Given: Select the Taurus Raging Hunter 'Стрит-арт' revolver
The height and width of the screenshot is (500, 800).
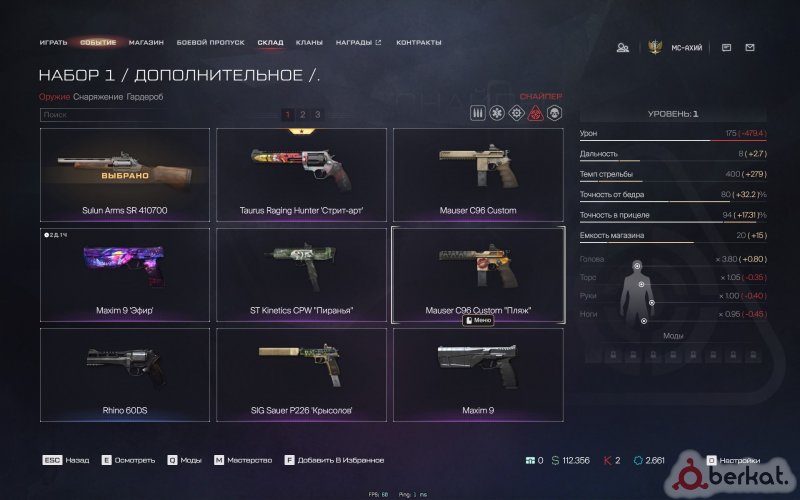Looking at the screenshot, I should click(x=301, y=175).
